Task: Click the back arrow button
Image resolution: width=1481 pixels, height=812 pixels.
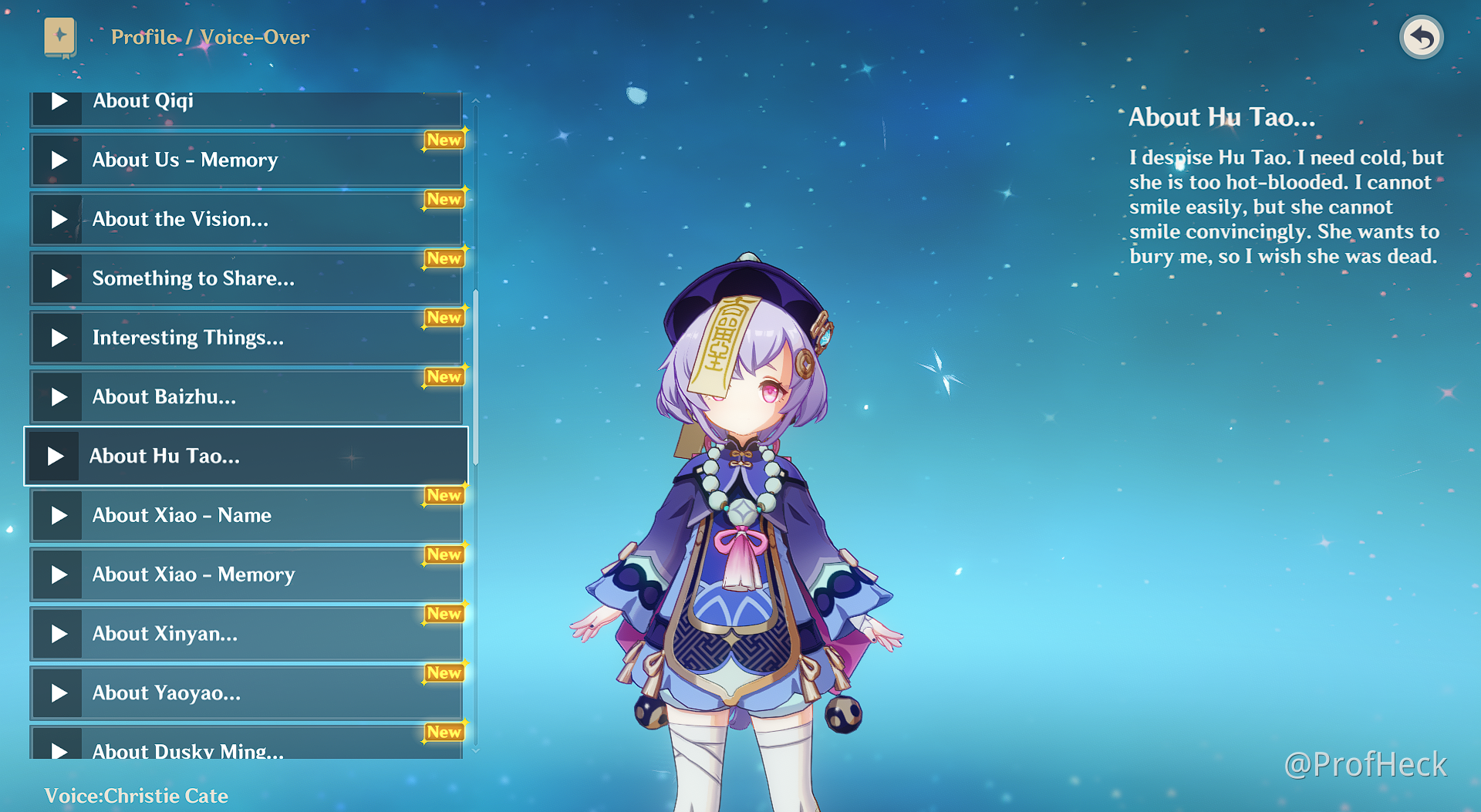Action: pos(1421,37)
